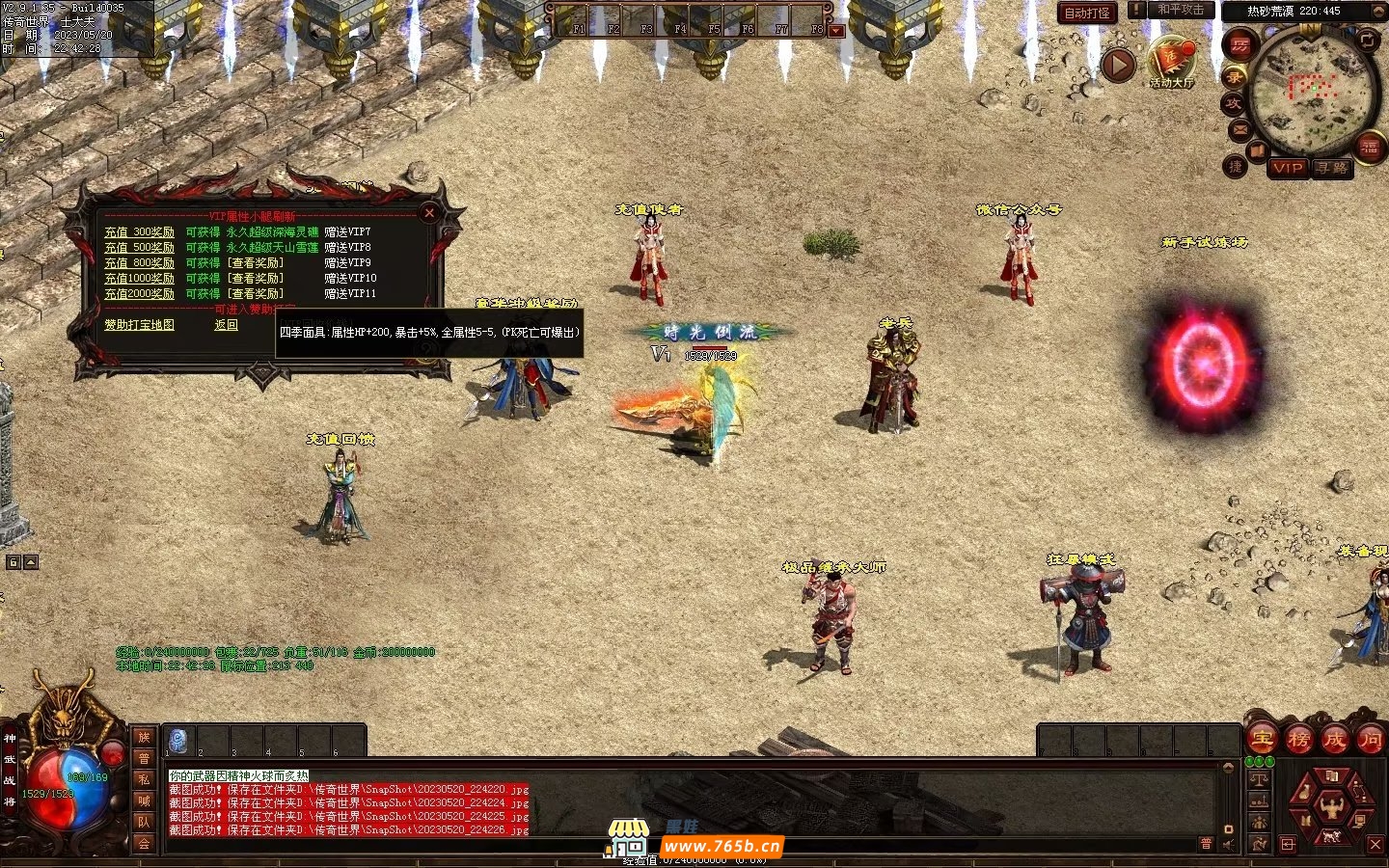Screen dimensions: 1389x868
Task: Open the mail envelope icon
Action: point(1240,128)
